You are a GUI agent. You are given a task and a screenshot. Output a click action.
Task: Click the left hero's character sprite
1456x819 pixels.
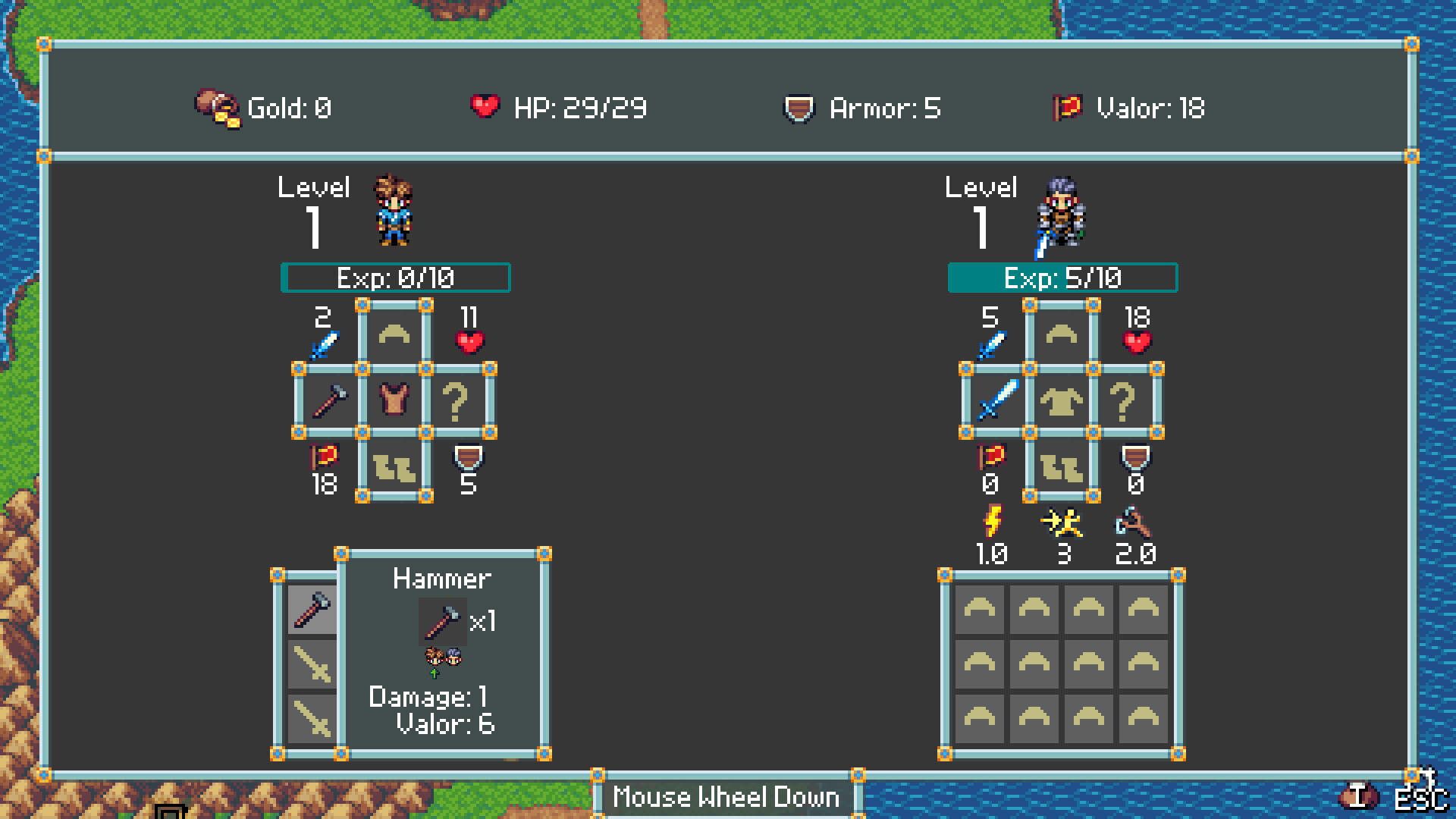click(x=394, y=211)
